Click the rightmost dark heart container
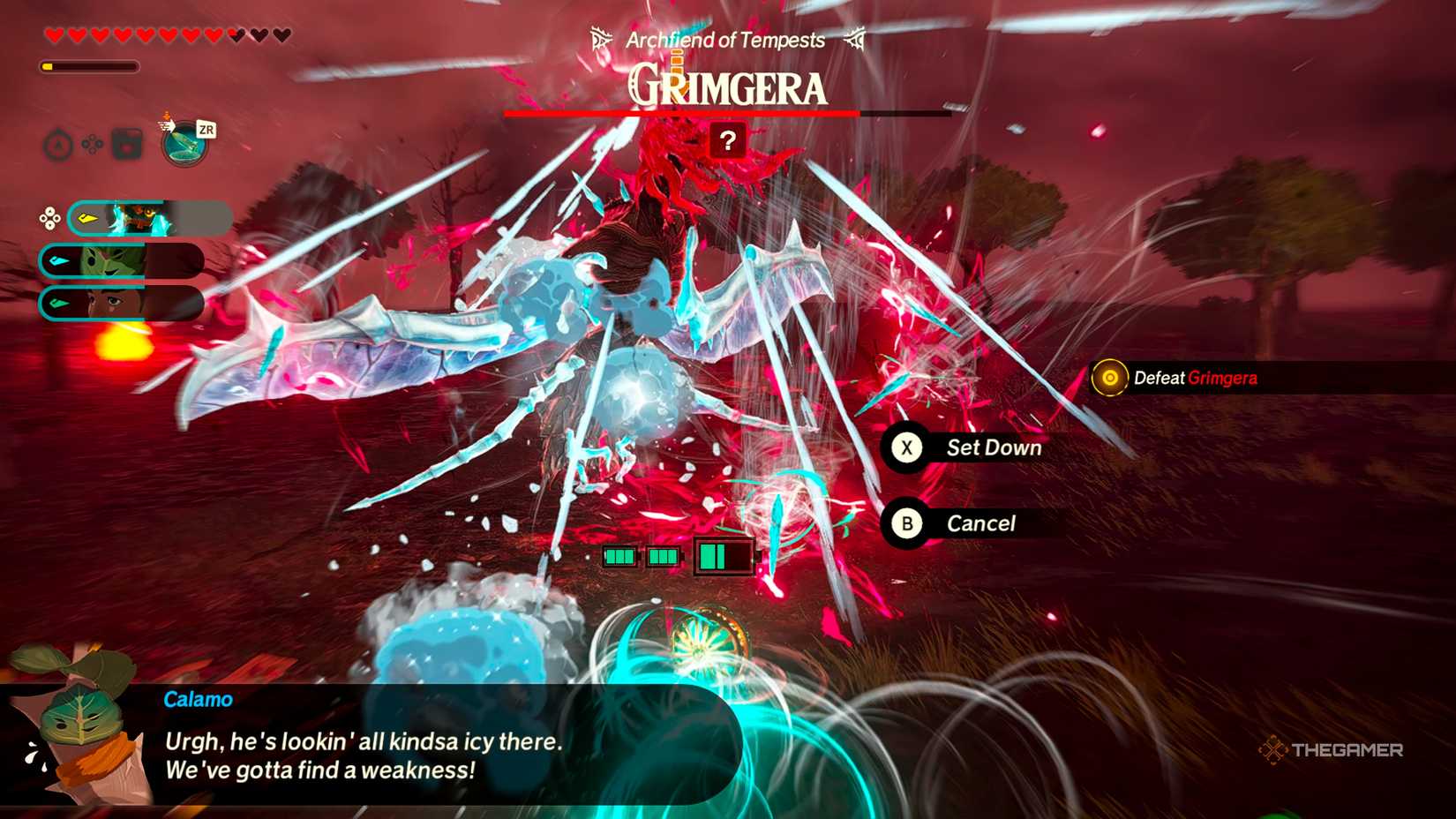Screen dimensions: 1456x819 [x=280, y=34]
